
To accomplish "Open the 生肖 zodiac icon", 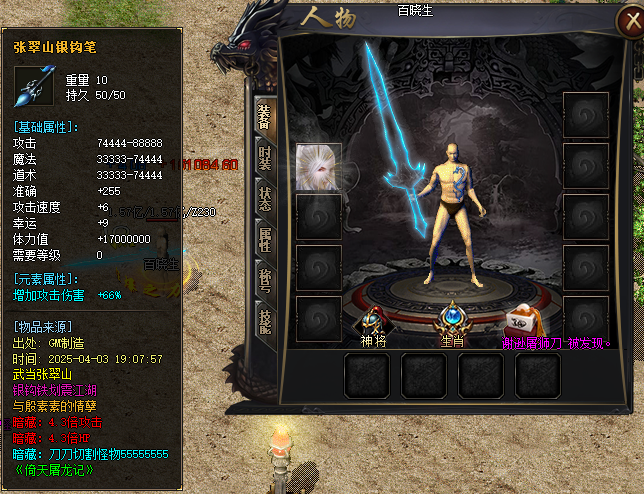I will coord(455,320).
